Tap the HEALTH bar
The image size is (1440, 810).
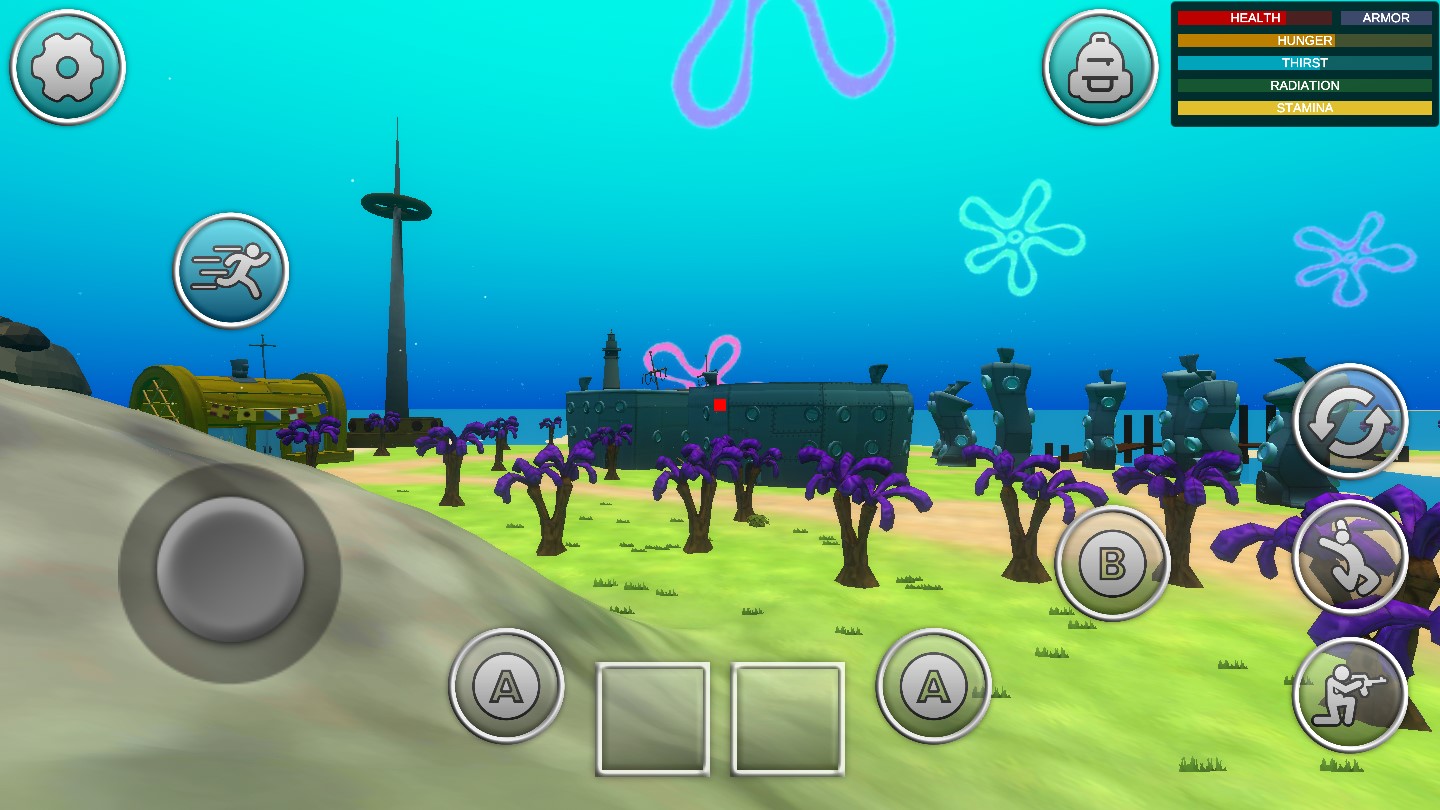[1255, 17]
